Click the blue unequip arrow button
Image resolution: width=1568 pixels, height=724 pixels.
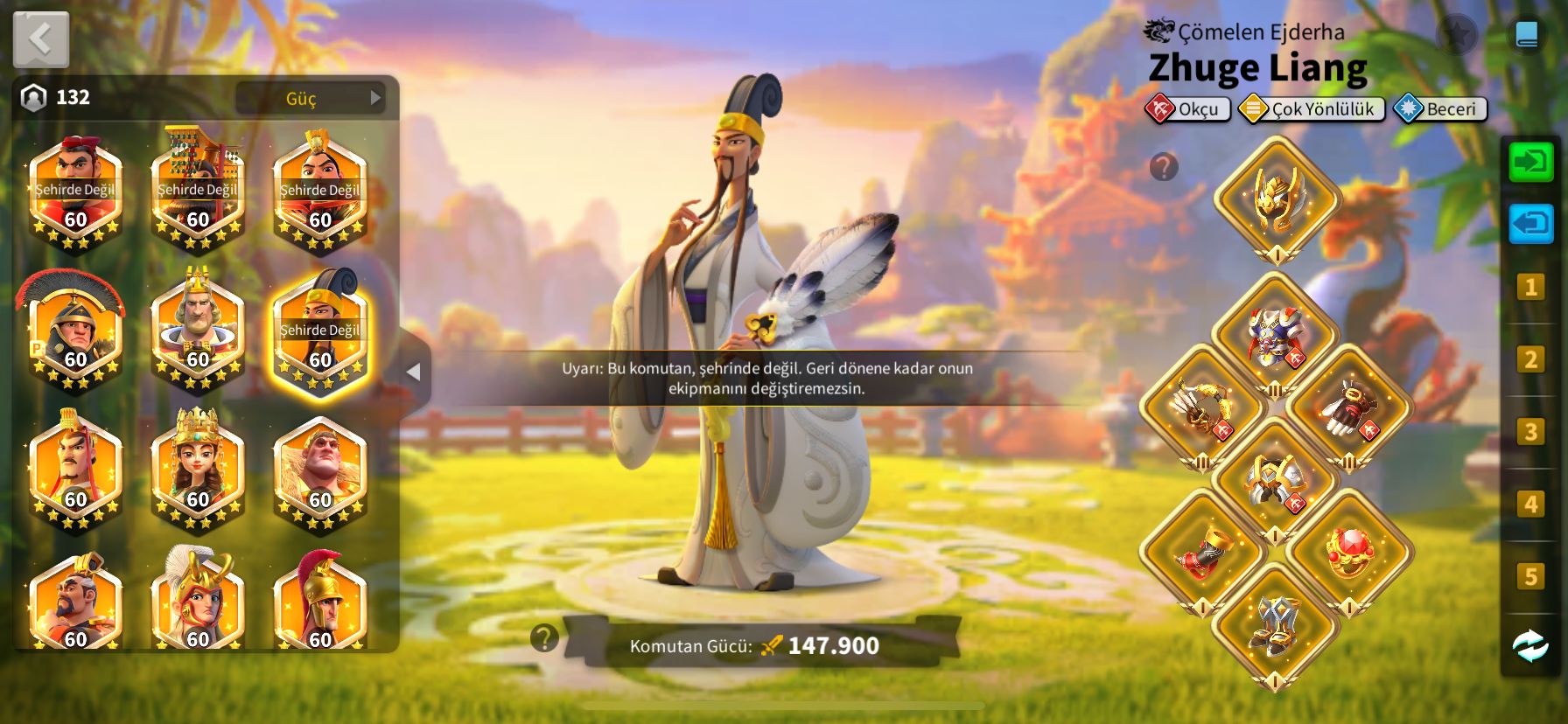point(1530,224)
